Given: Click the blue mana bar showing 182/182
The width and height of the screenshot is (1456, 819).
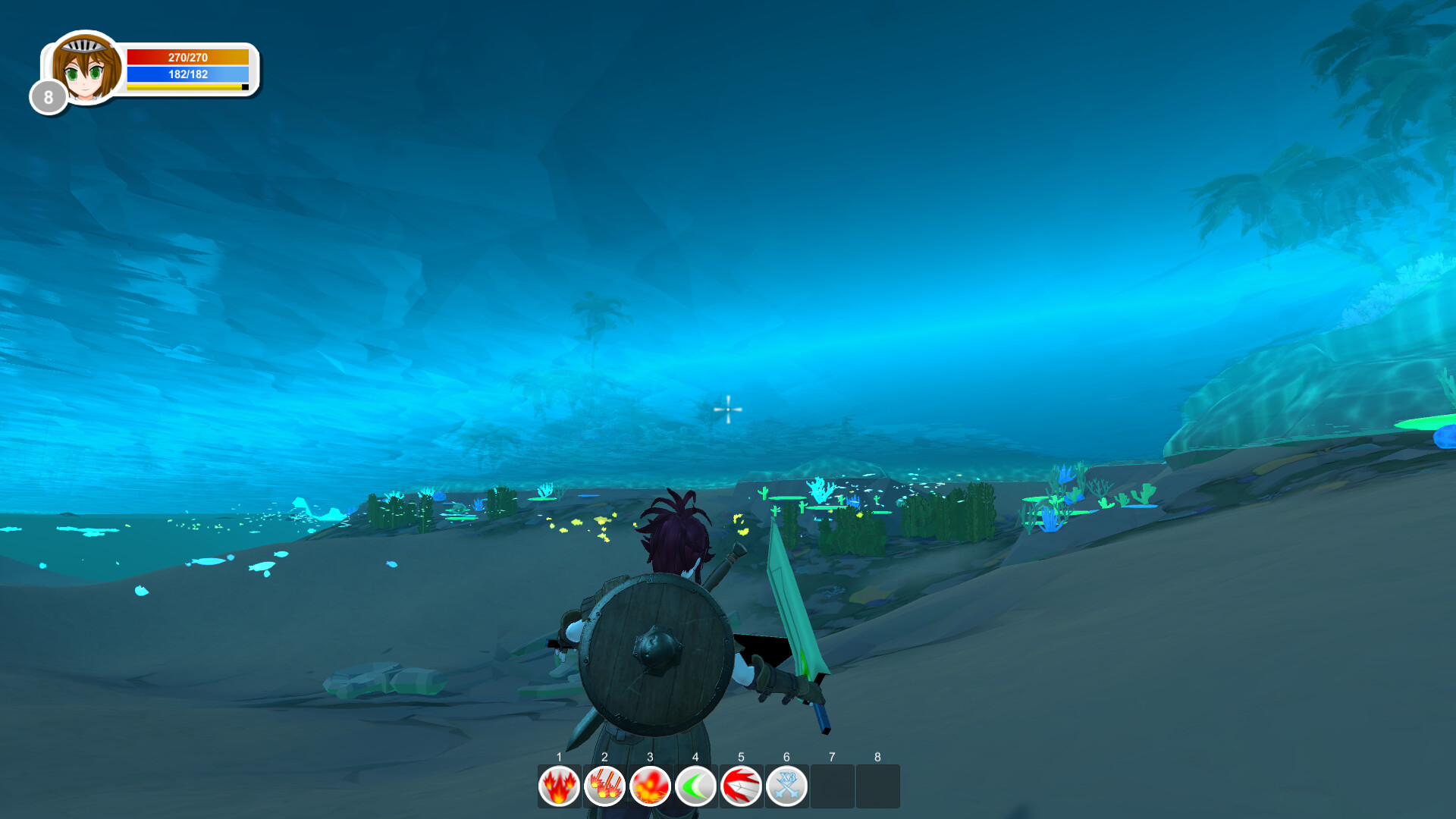Looking at the screenshot, I should point(187,74).
